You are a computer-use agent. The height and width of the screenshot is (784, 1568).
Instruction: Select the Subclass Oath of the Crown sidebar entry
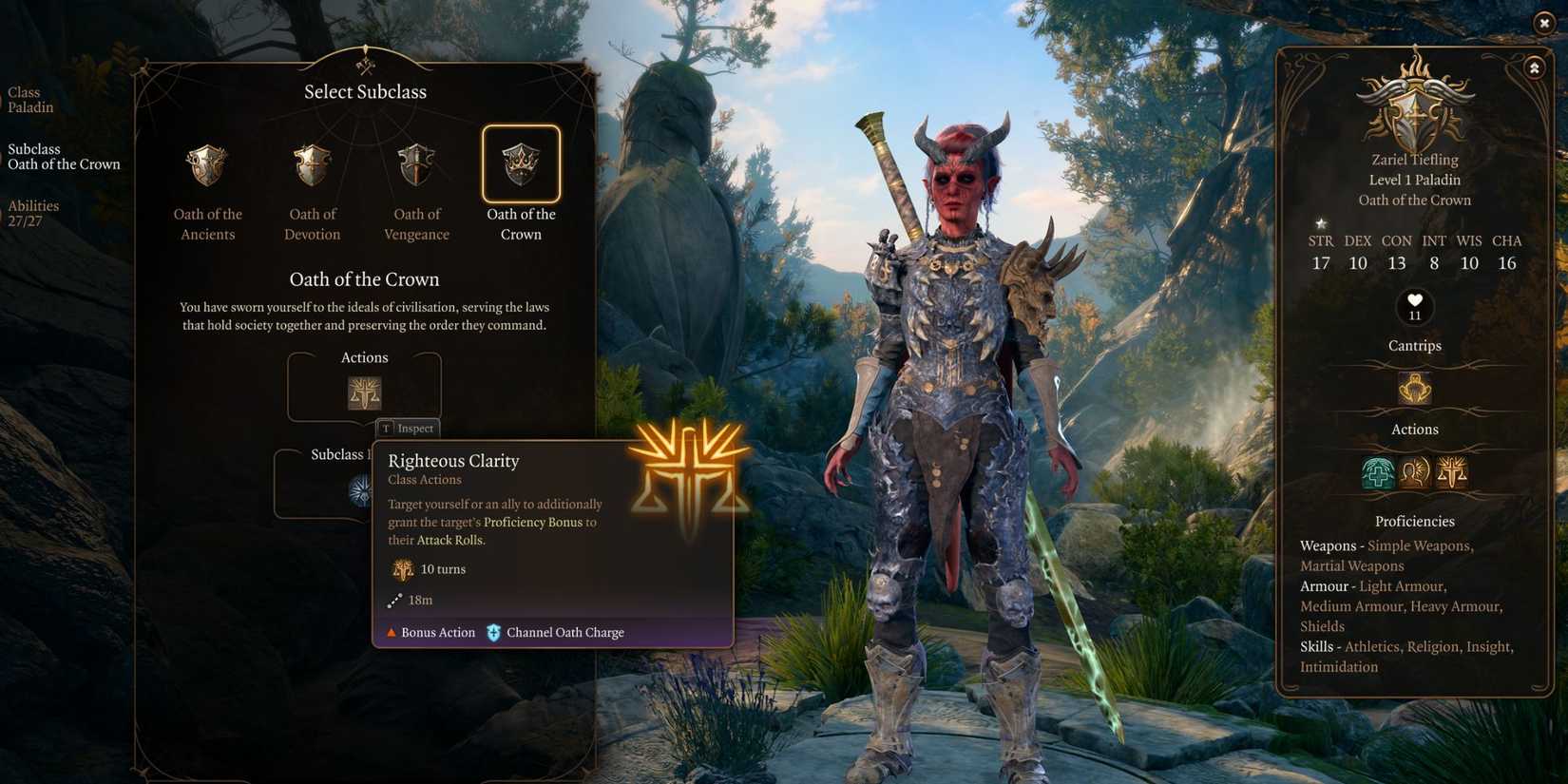64,157
